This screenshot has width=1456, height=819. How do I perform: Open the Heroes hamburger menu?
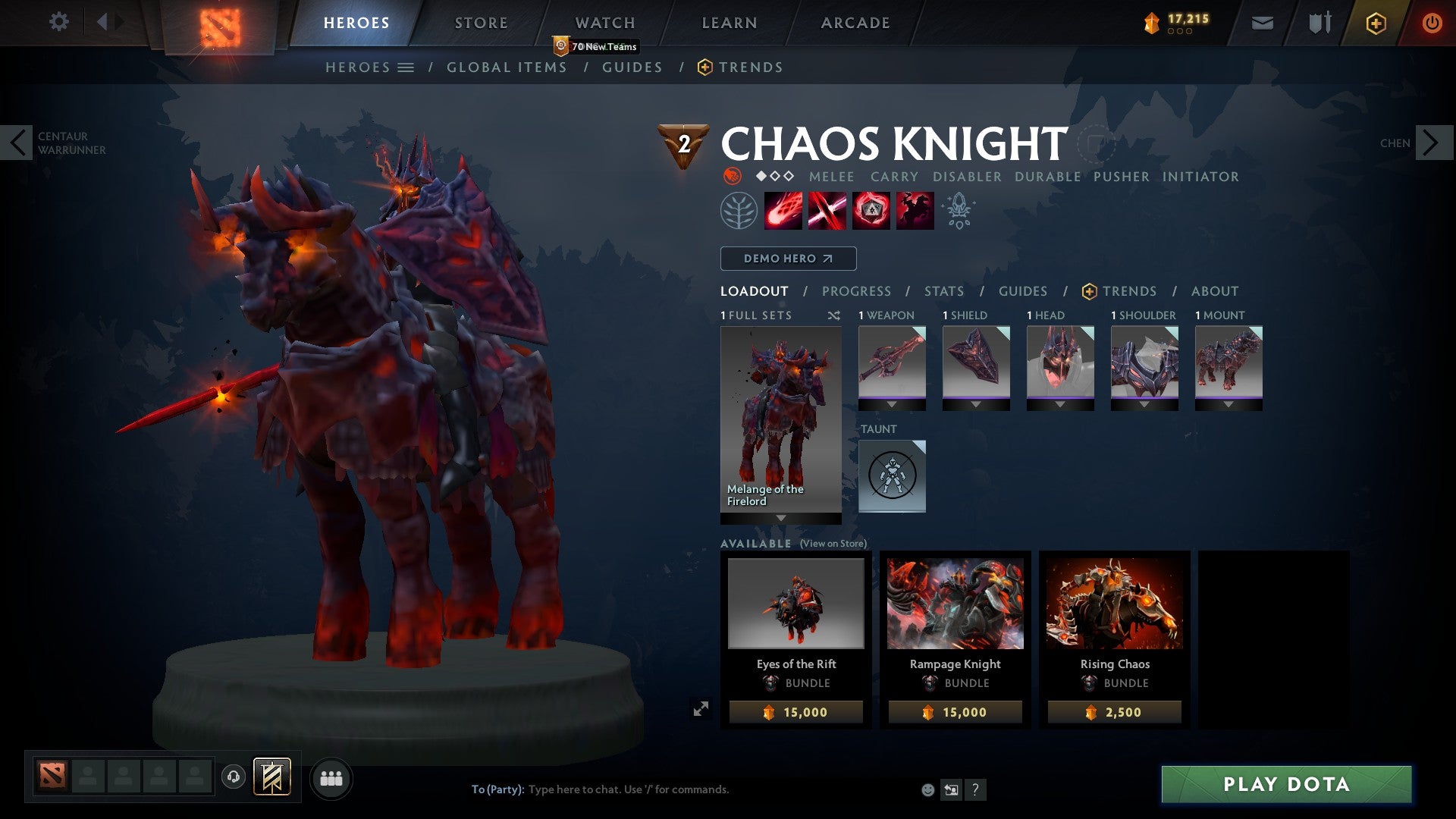tap(406, 67)
